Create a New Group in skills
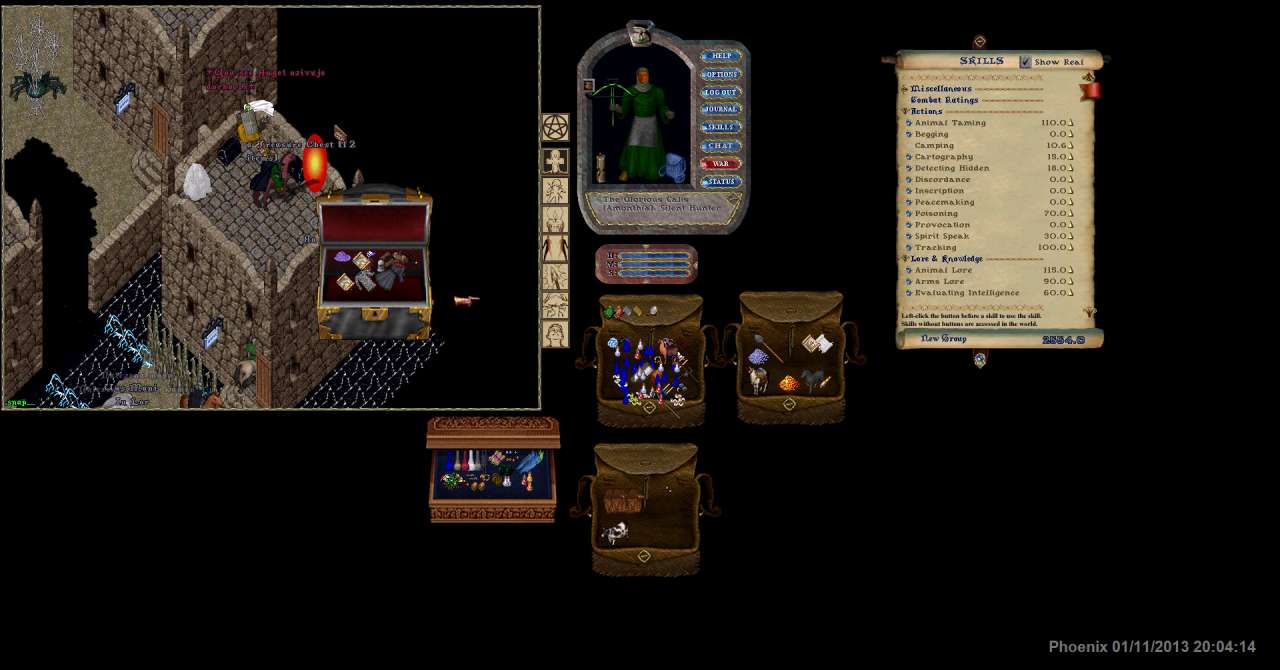This screenshot has height=670, width=1280. 943,339
